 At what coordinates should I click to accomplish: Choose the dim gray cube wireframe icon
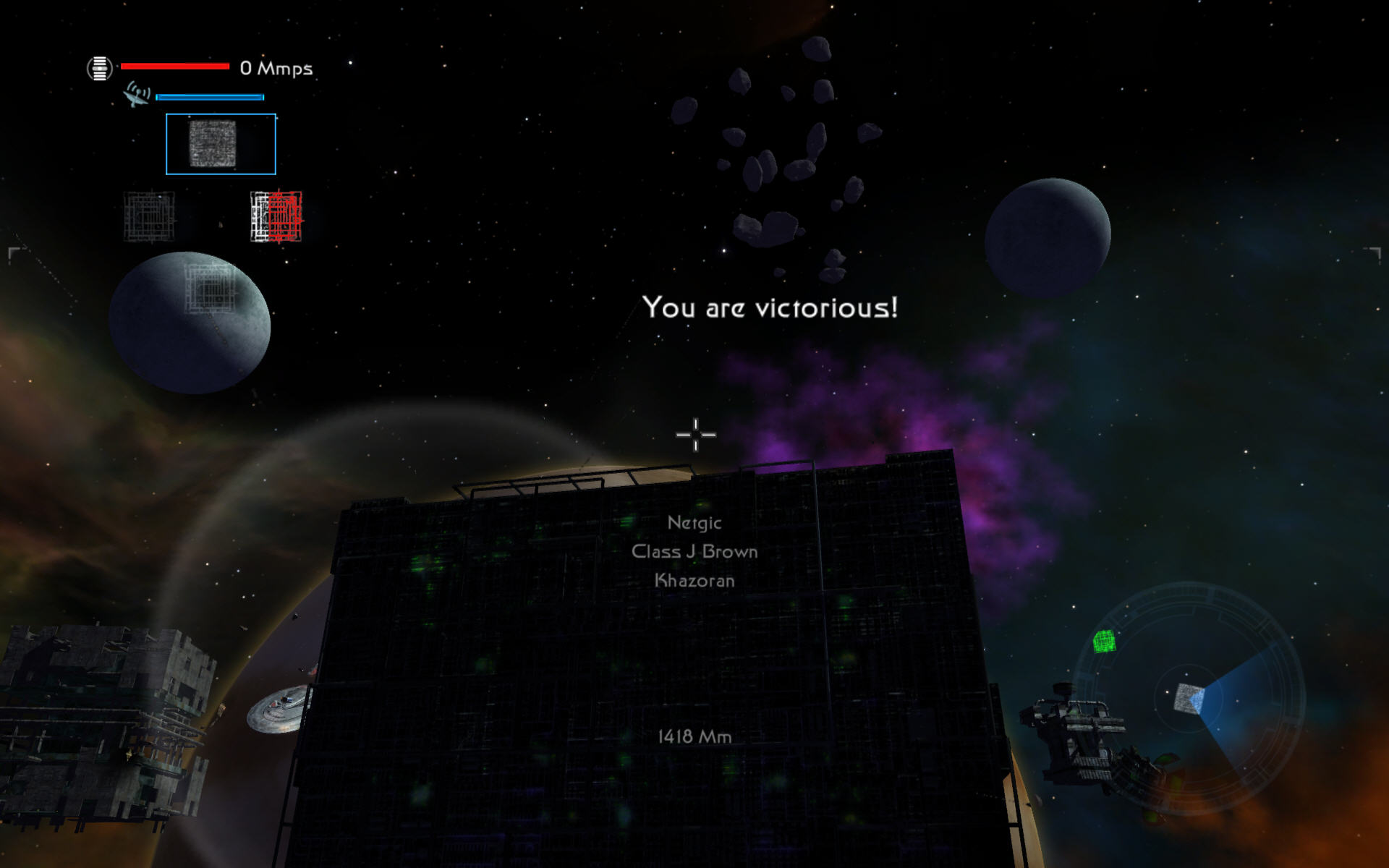coord(149,216)
